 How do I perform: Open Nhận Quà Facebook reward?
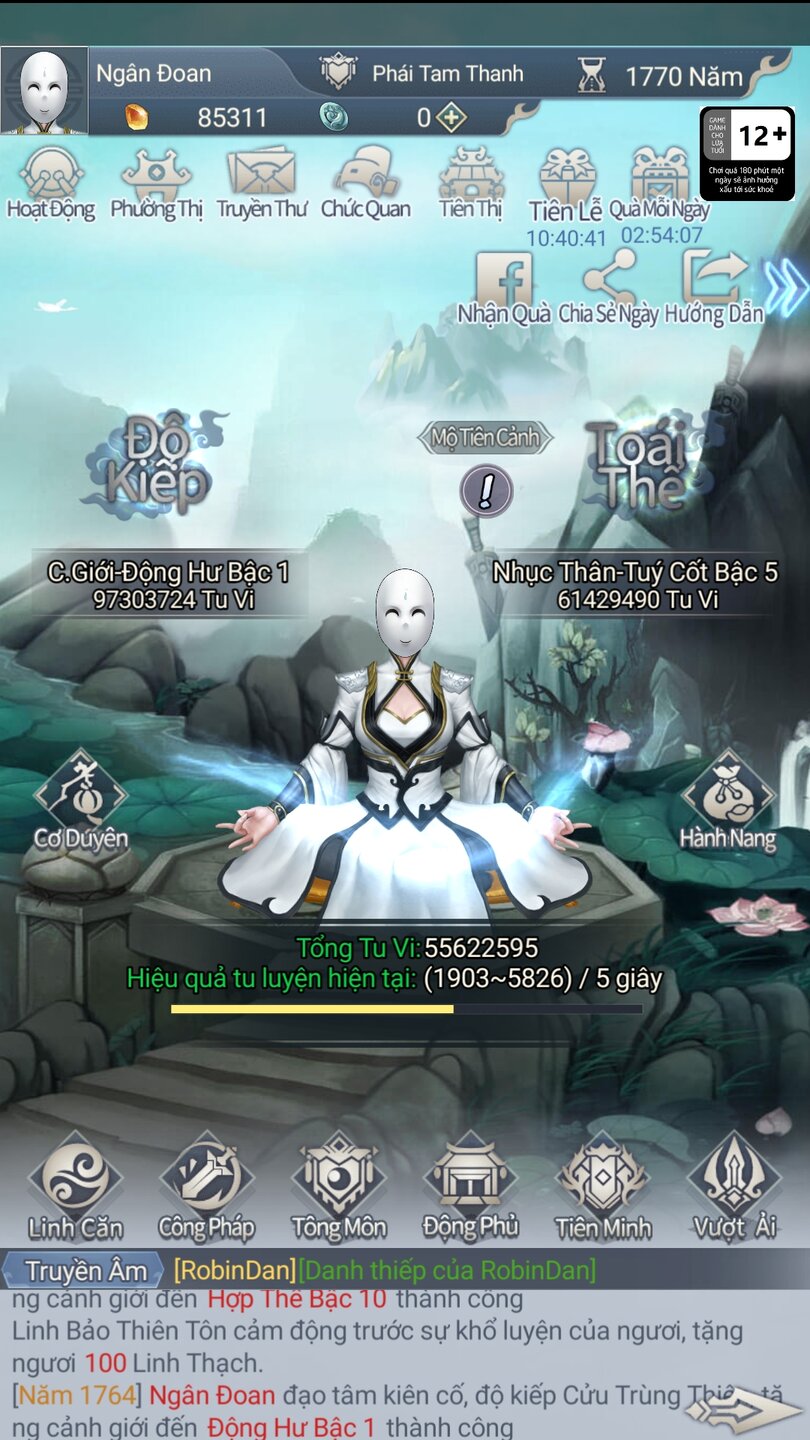[504, 285]
